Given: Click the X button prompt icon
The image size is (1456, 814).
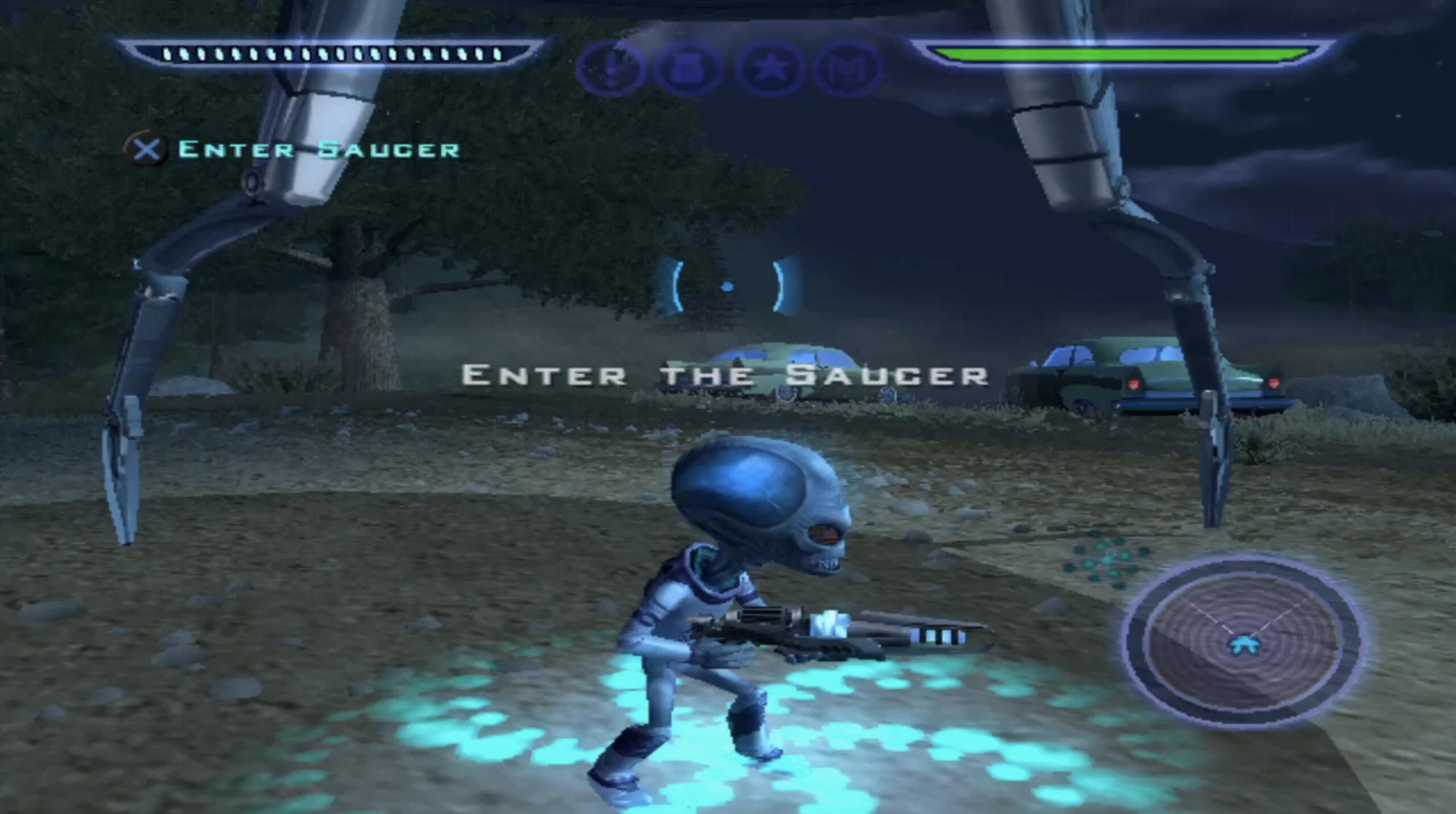Looking at the screenshot, I should [x=149, y=150].
